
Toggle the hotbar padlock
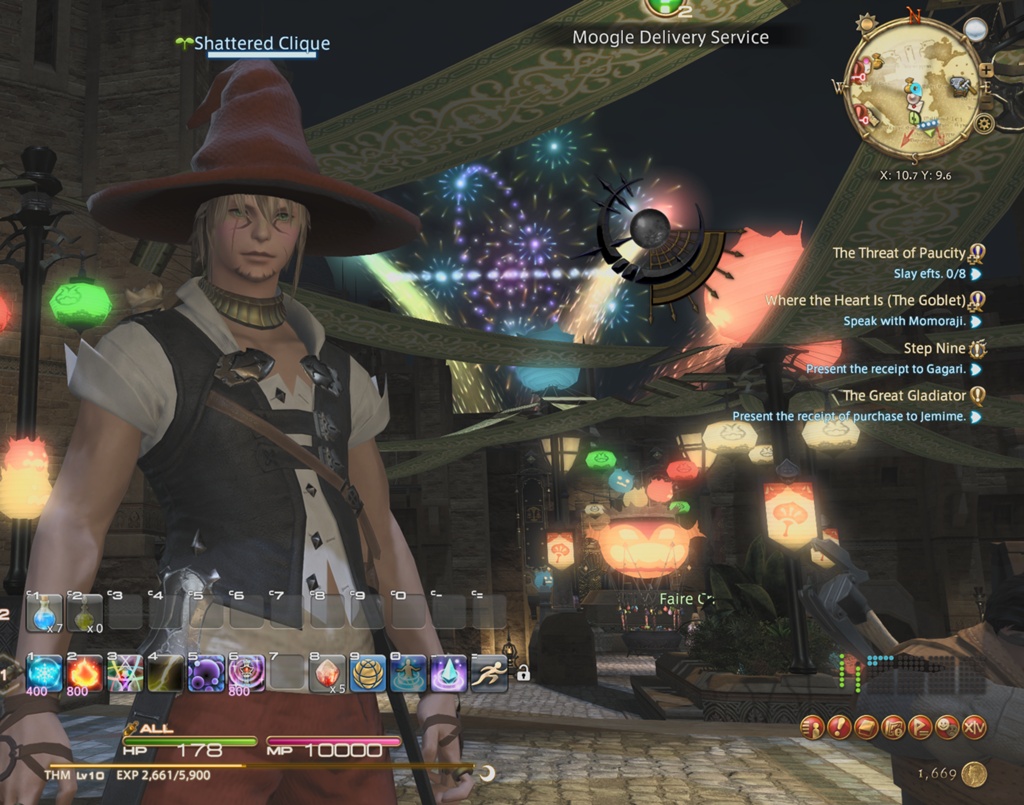tap(522, 675)
